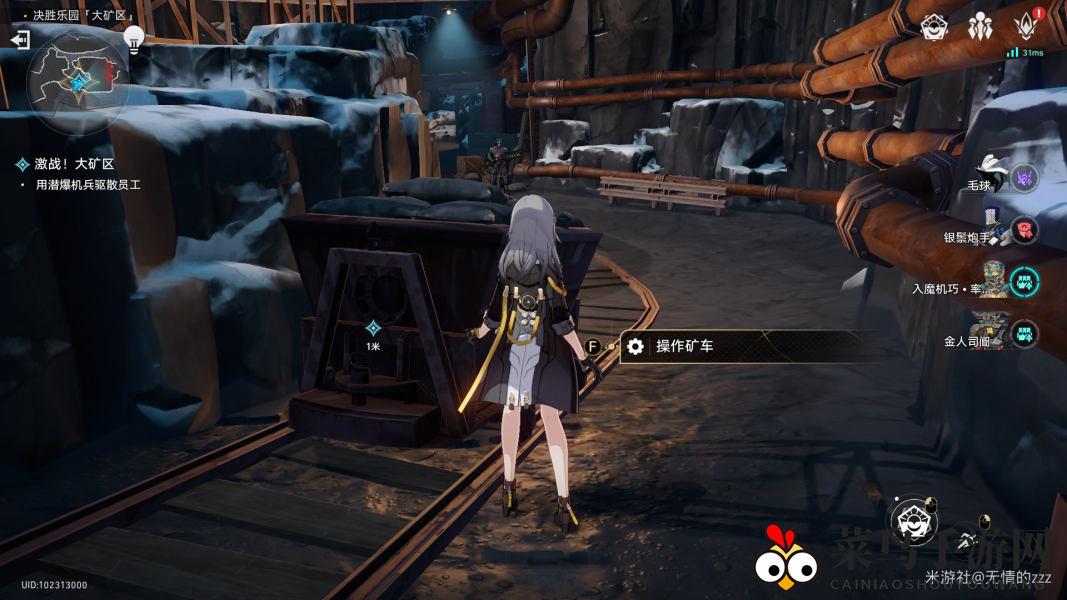Select the 操作矿车 interaction prompt
Image resolution: width=1067 pixels, height=600 pixels.
pyautogui.click(x=684, y=346)
